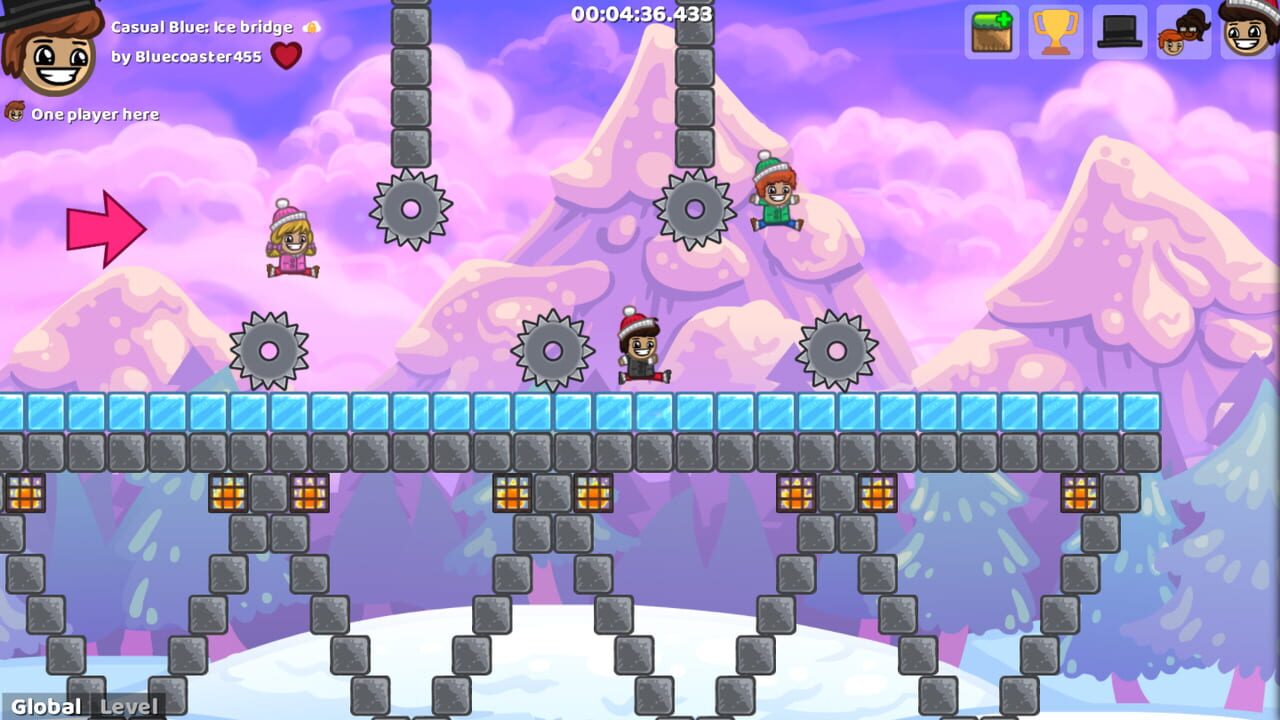Collapse the level info header
This screenshot has height=720, width=1280.
click(200, 27)
